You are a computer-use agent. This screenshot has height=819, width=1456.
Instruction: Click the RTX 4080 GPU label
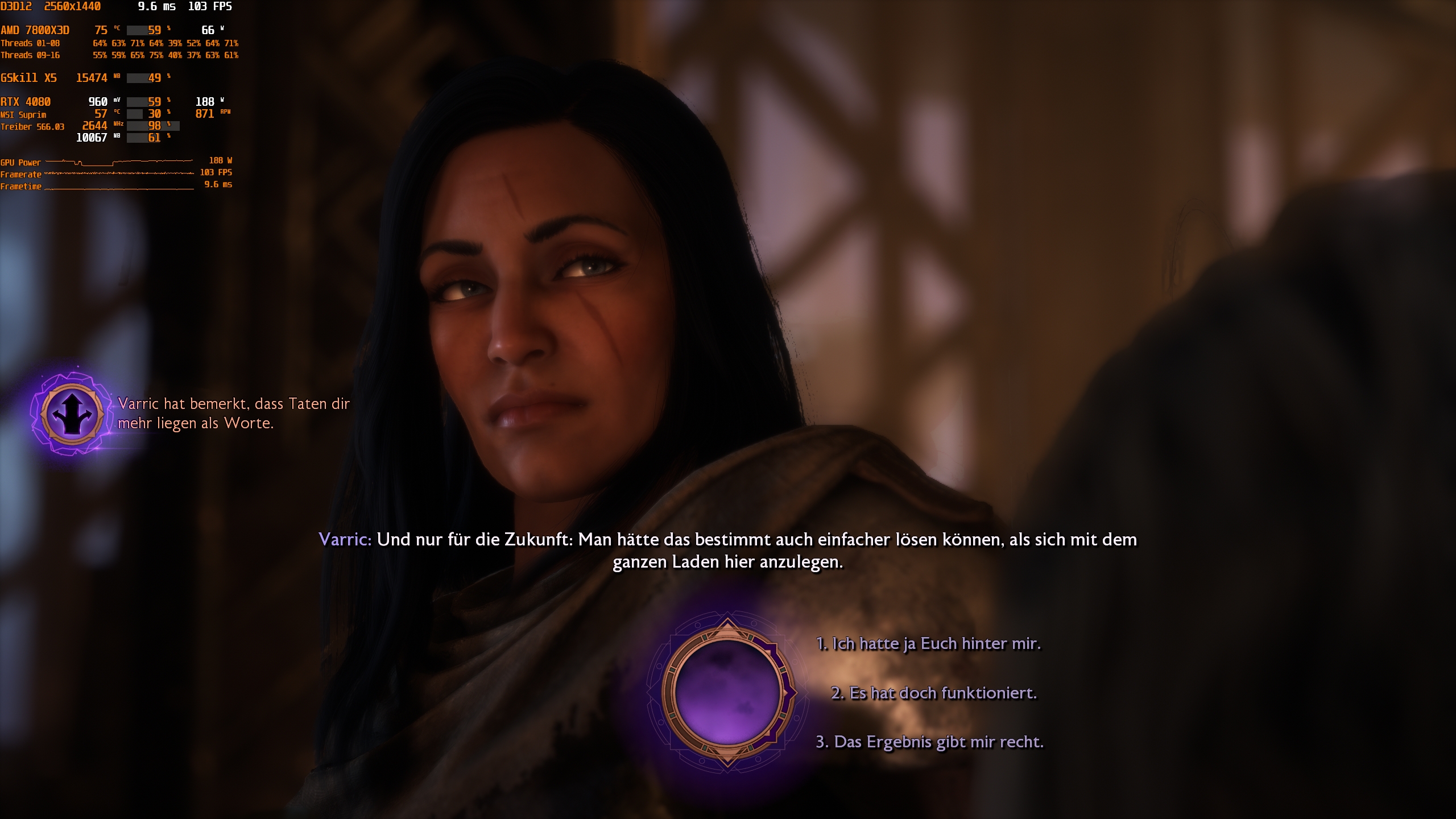26,102
